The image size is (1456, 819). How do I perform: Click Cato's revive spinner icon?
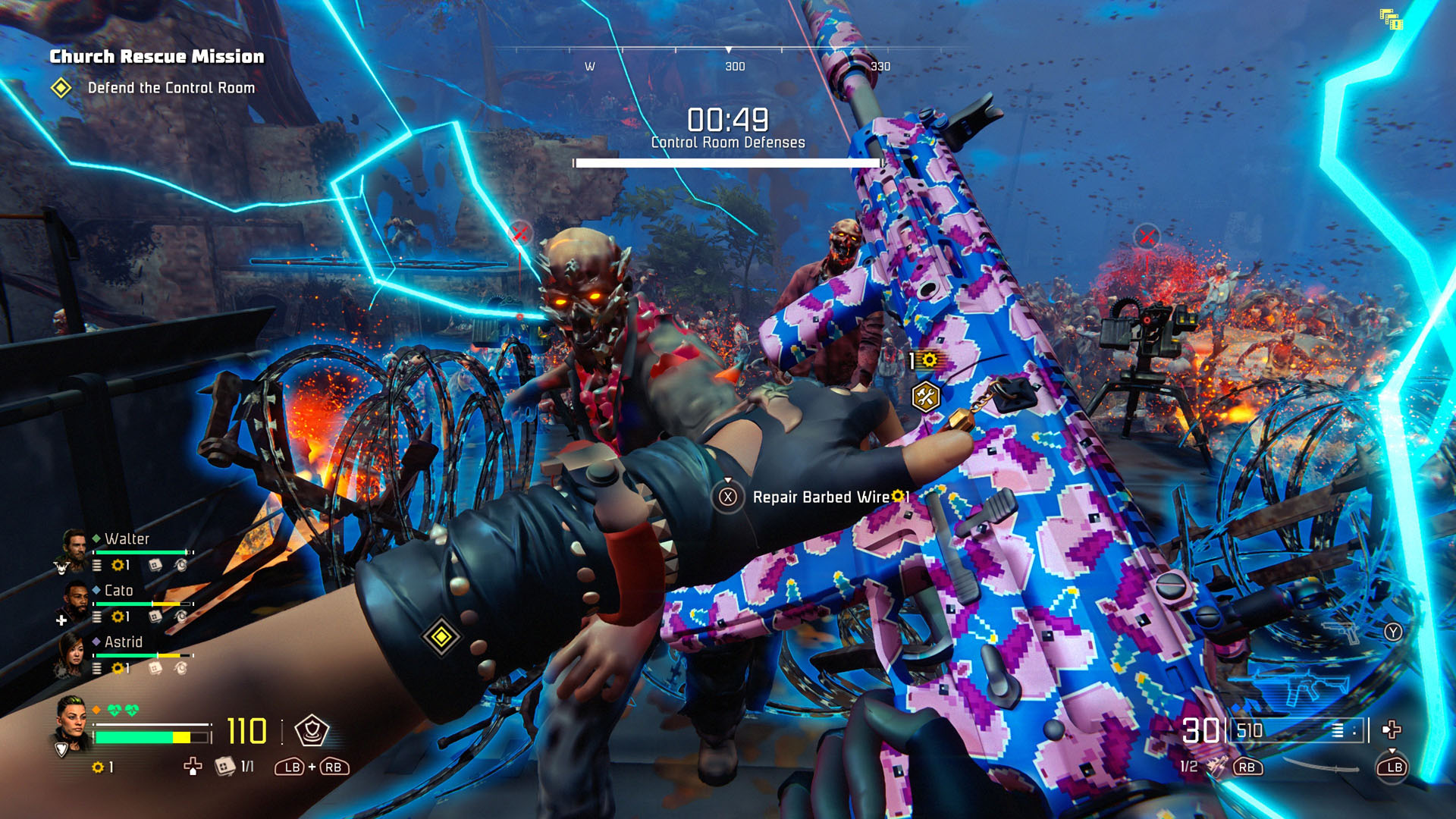tap(182, 617)
